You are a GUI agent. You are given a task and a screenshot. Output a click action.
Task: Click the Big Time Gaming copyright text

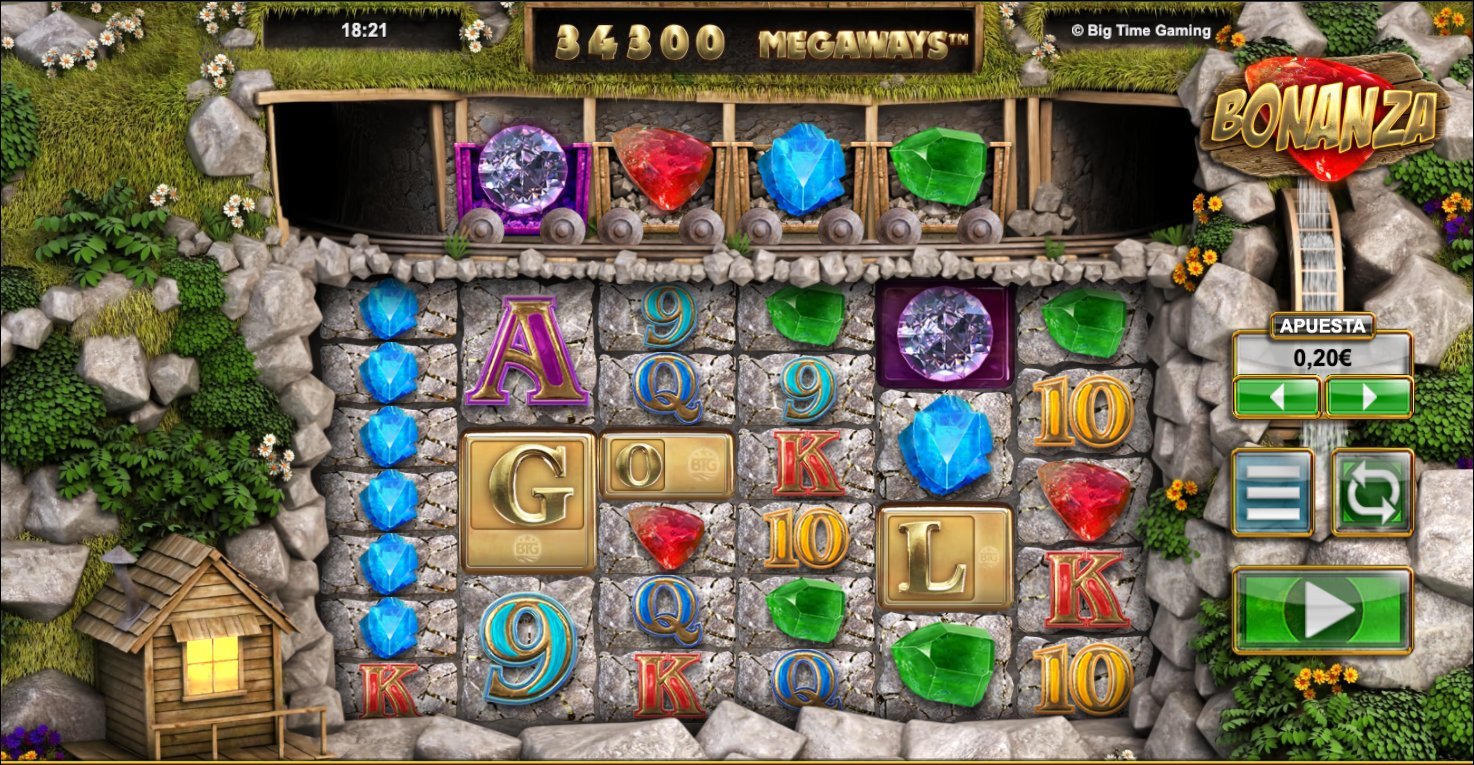tap(1143, 30)
